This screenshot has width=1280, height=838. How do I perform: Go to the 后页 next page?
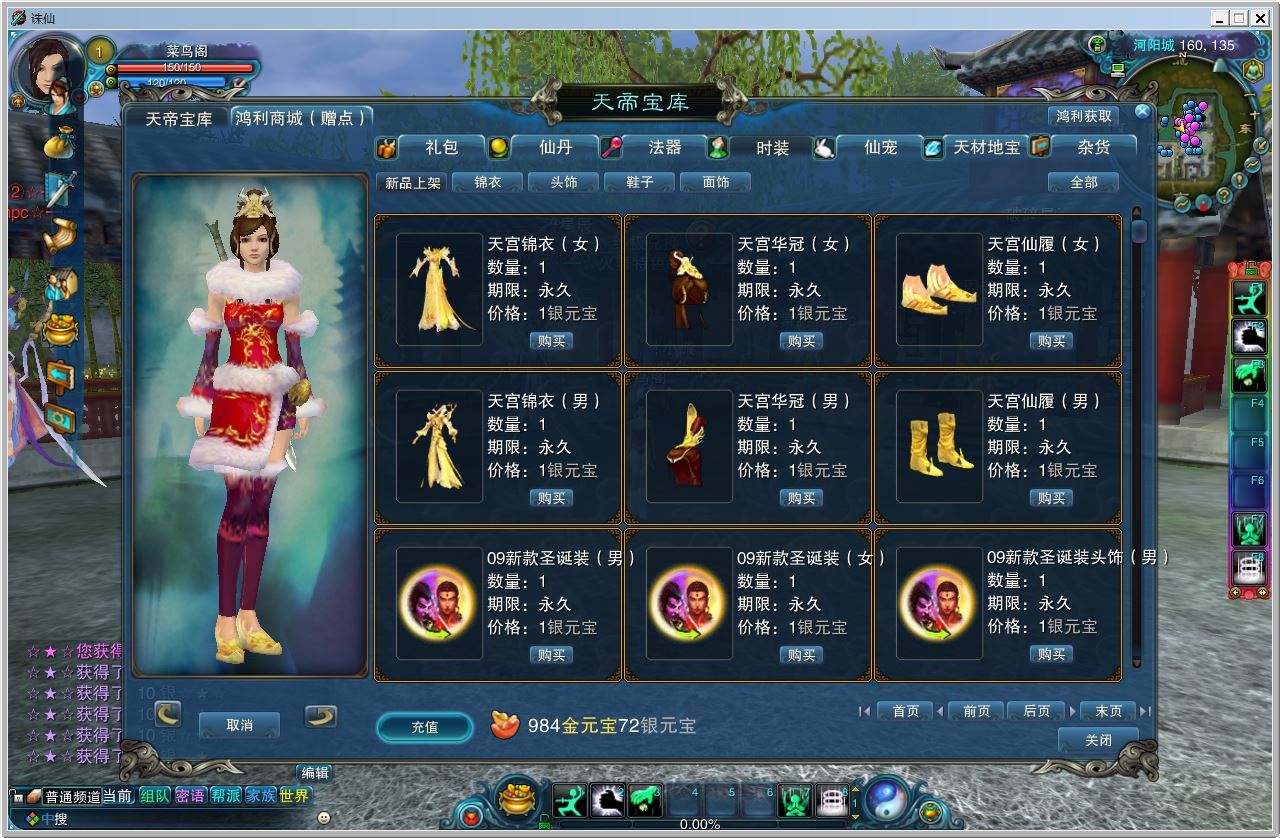1036,711
